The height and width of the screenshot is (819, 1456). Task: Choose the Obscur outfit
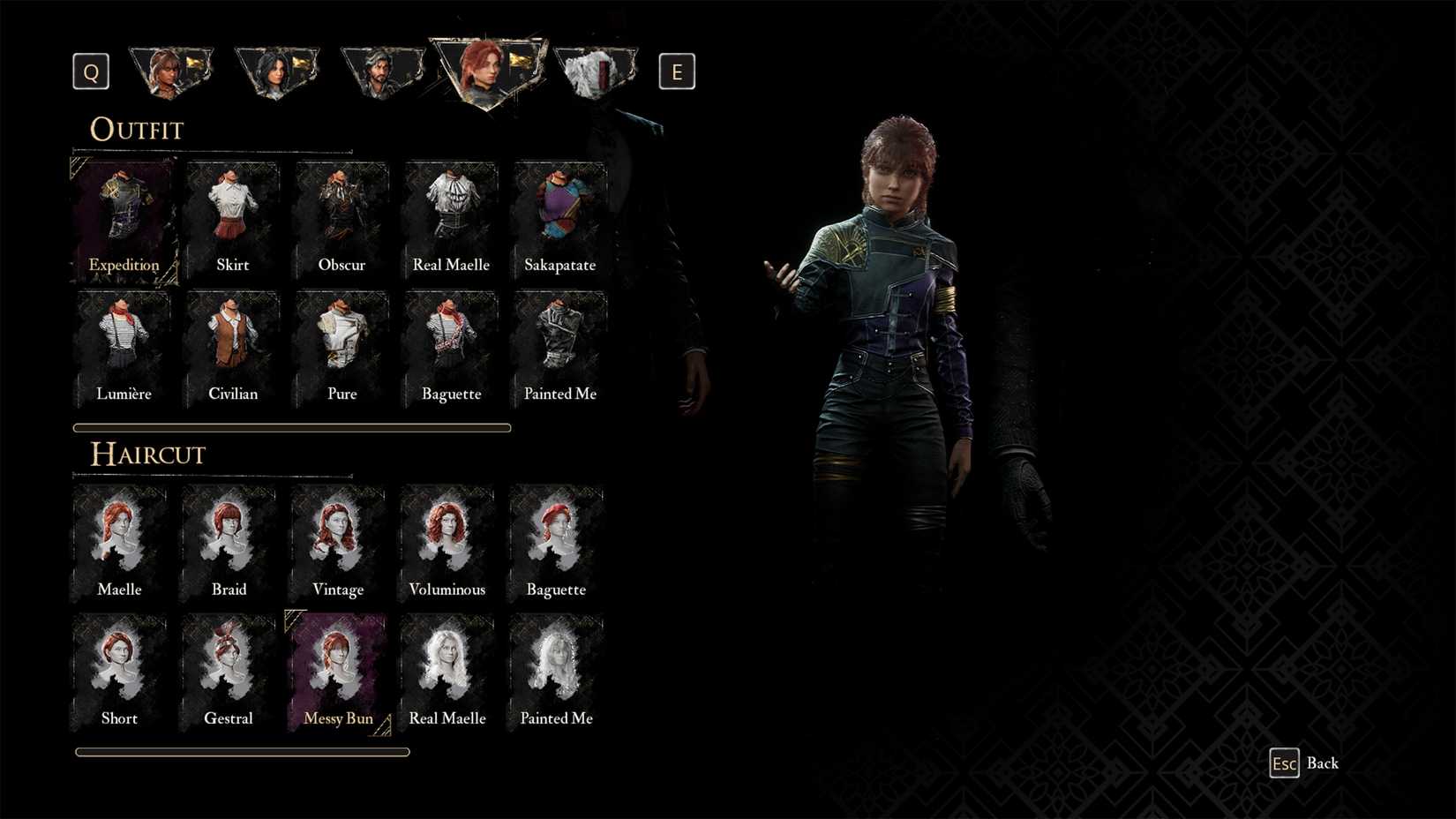341,216
